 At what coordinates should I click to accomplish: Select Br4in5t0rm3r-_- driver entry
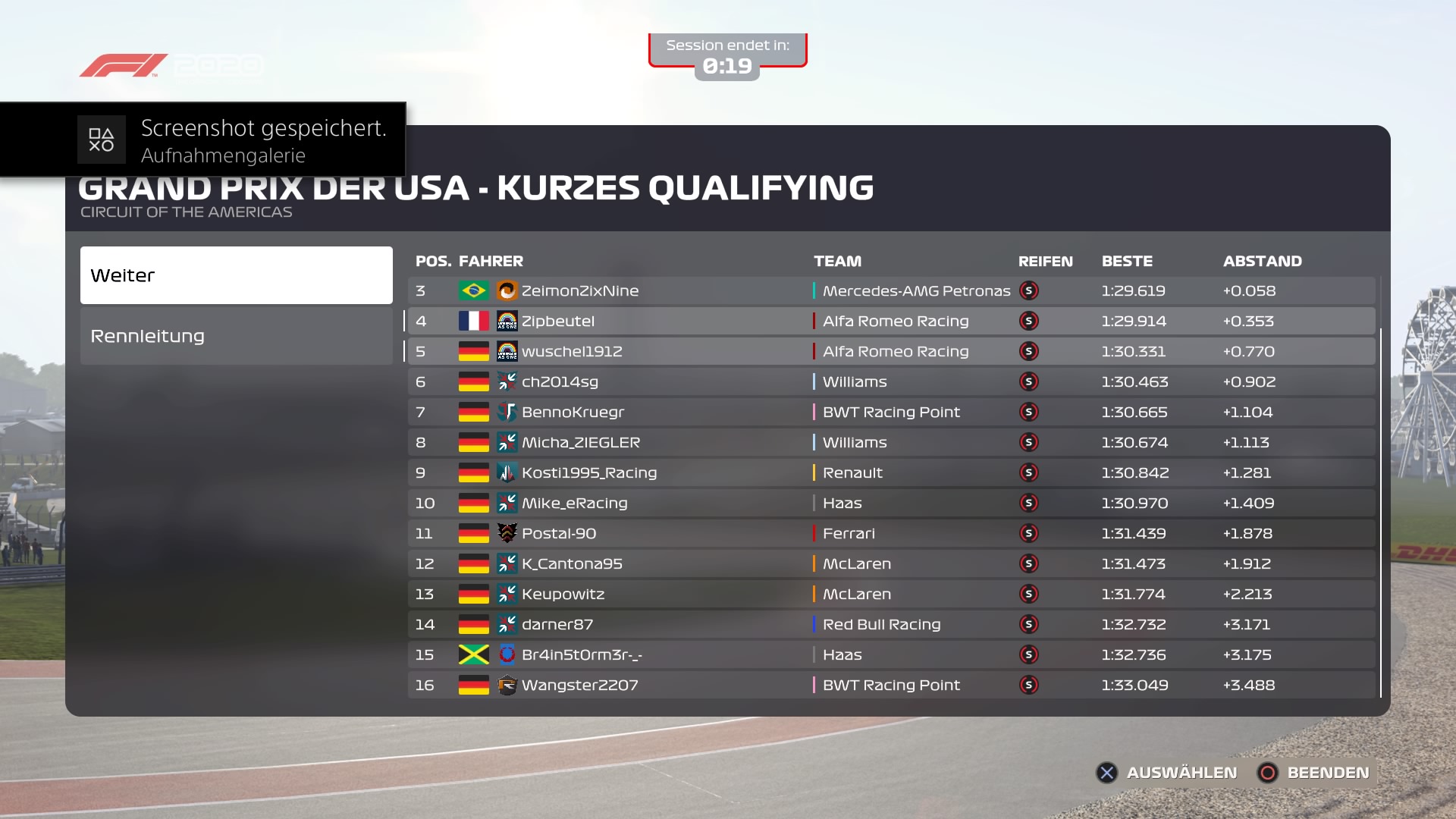(891, 655)
